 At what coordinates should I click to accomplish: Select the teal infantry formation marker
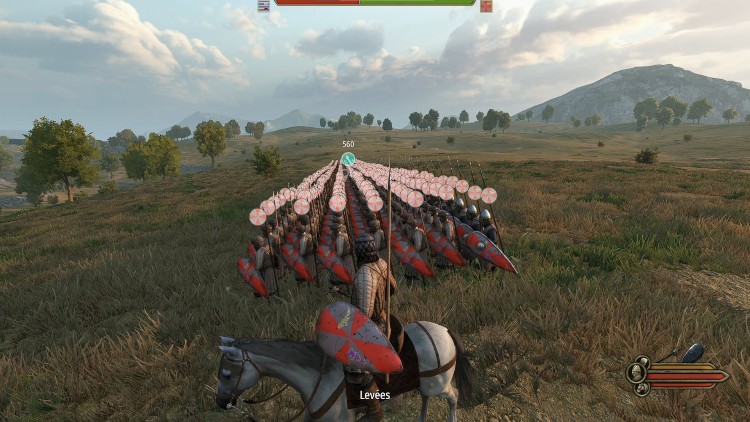tap(348, 158)
